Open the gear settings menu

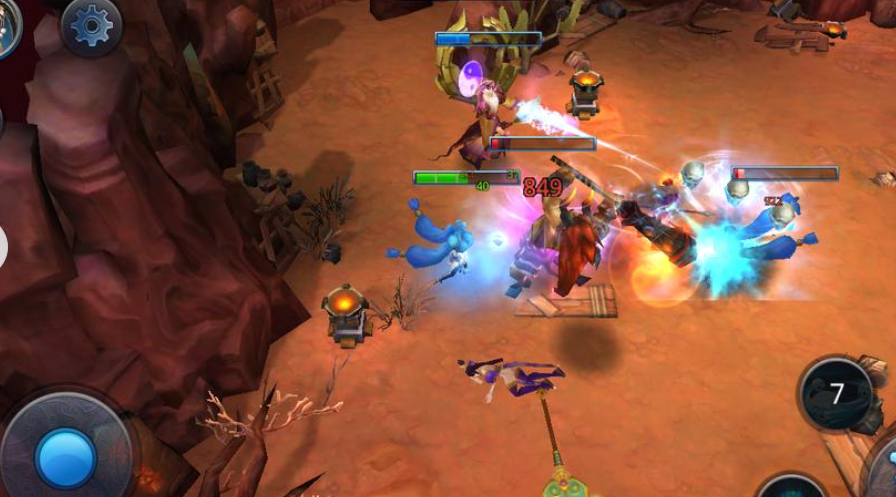click(x=92, y=24)
